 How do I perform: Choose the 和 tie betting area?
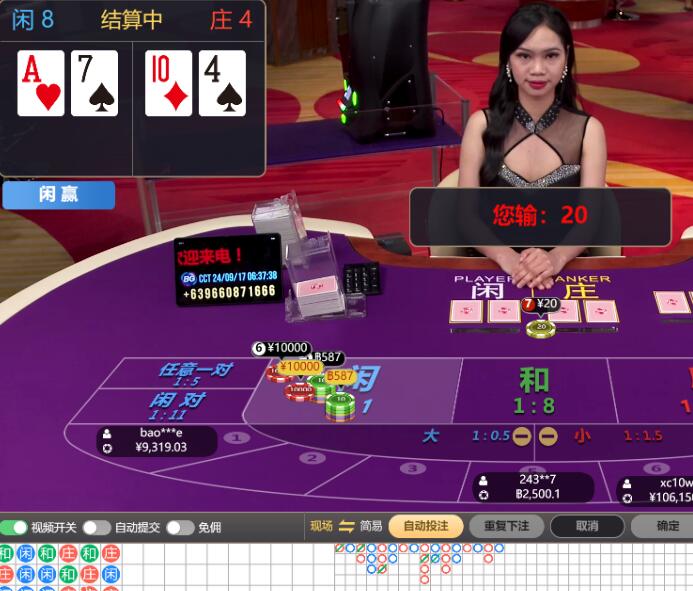535,388
